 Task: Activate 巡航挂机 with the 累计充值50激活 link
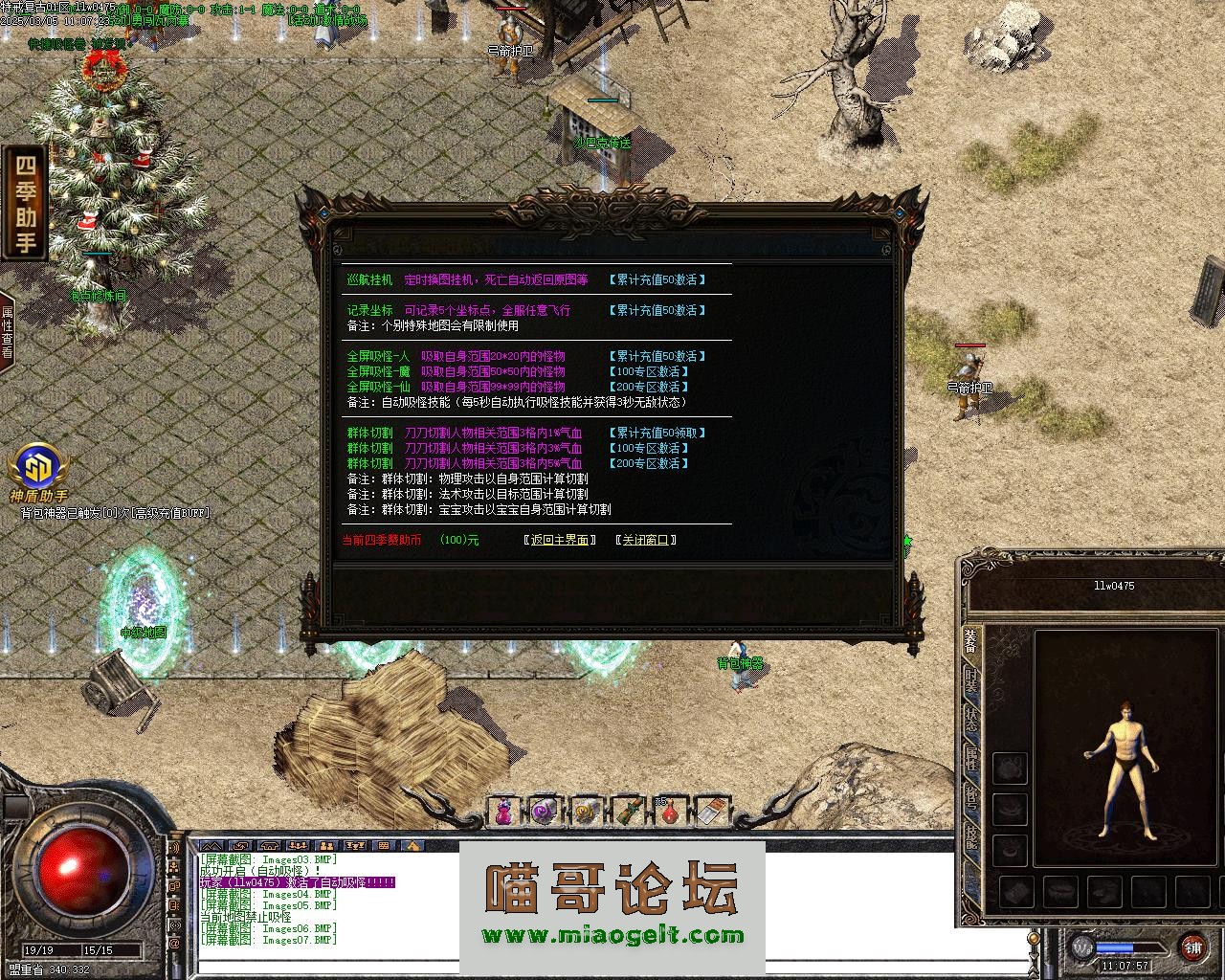click(657, 279)
